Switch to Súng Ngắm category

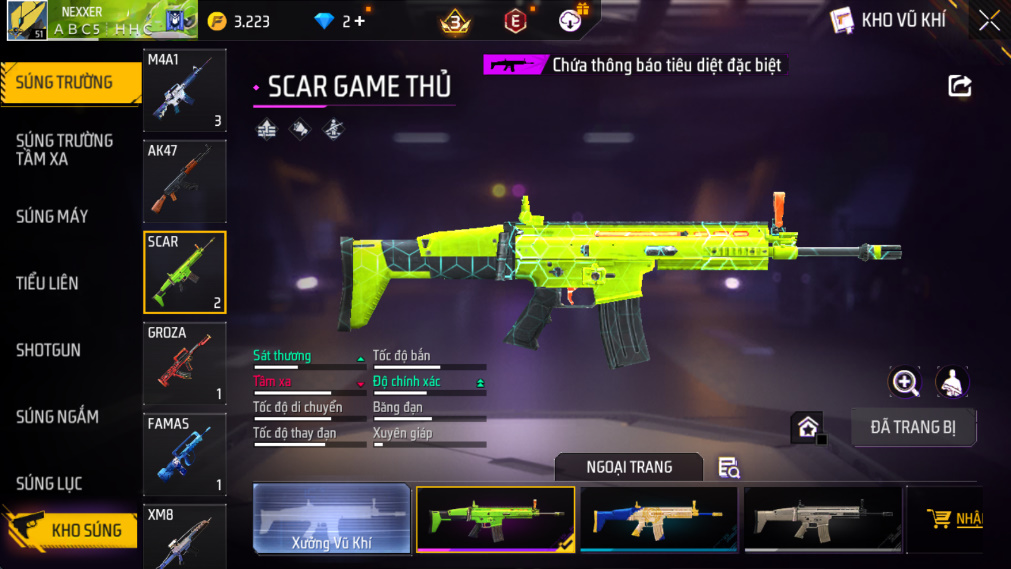click(x=57, y=417)
